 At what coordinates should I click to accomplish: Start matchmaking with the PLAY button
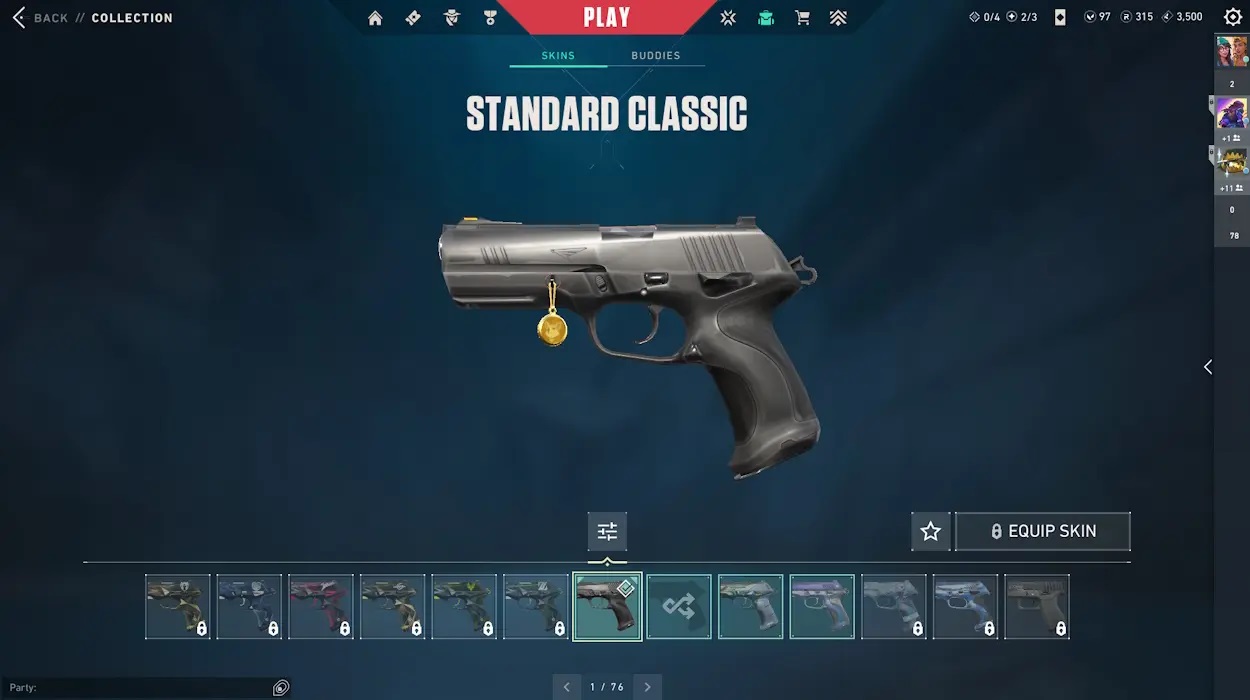point(607,18)
